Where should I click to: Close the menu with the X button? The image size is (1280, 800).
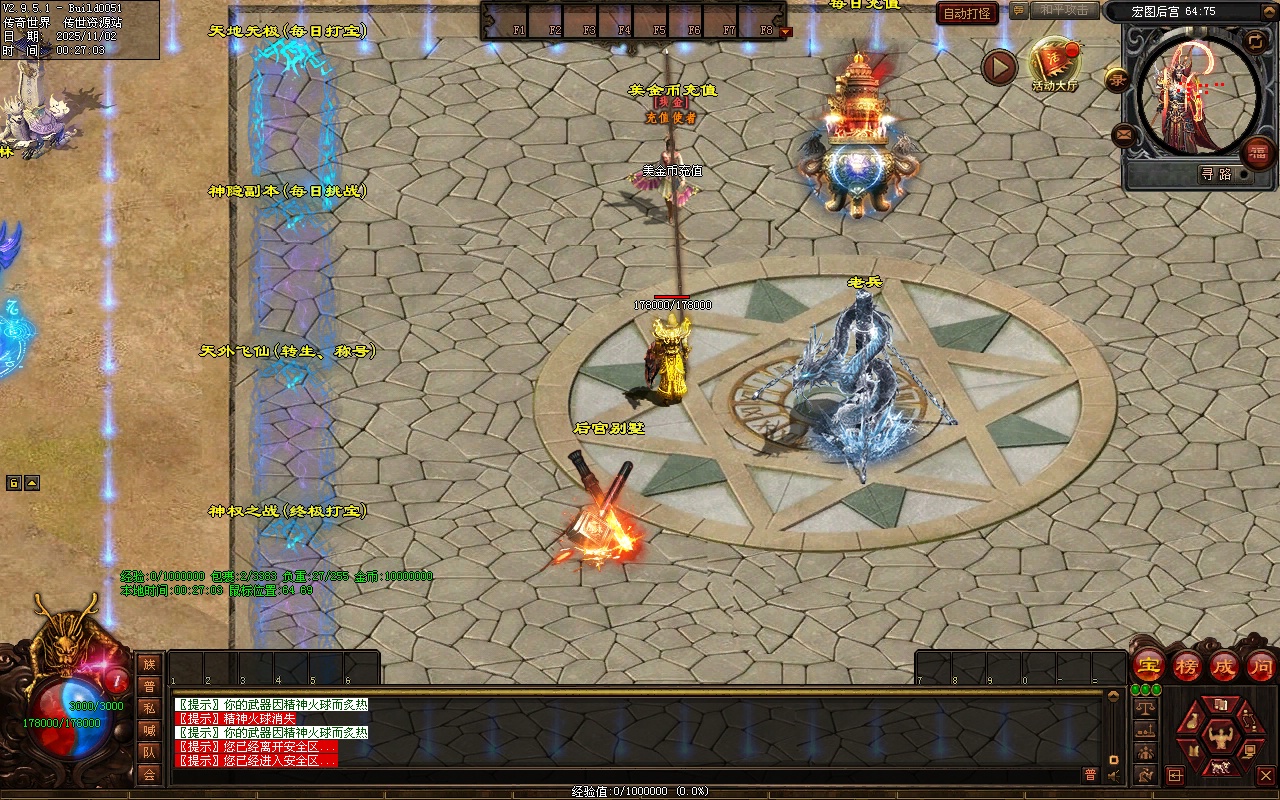pyautogui.click(x=1265, y=775)
